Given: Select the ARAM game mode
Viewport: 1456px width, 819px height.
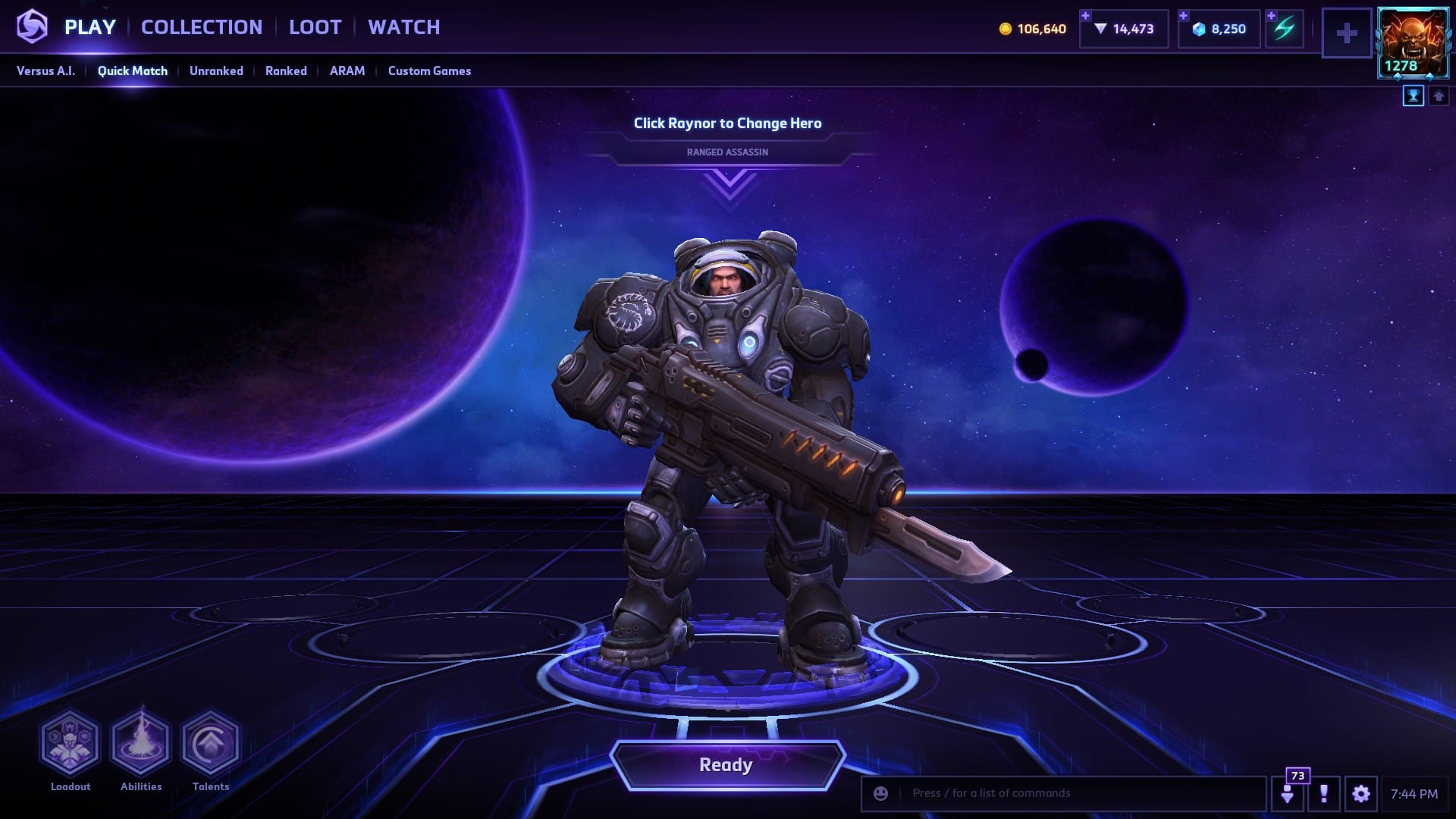Looking at the screenshot, I should pos(347,71).
